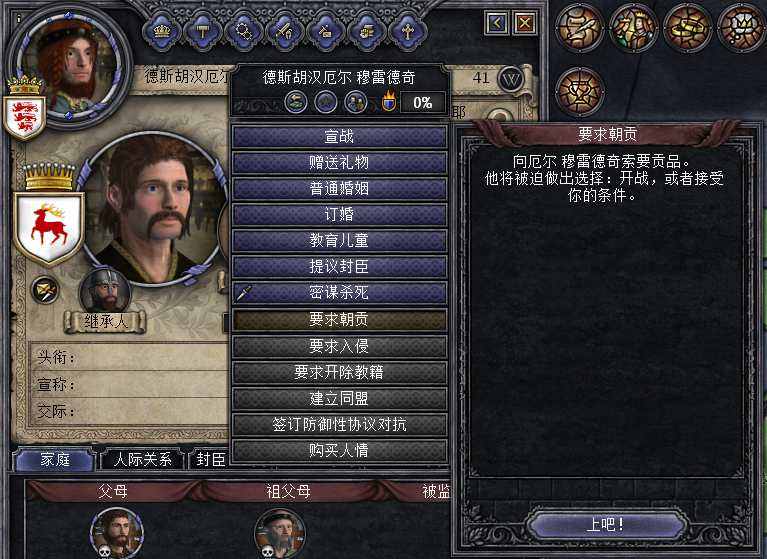
Task: Choose 提议封臣 from the list
Action: point(339,266)
